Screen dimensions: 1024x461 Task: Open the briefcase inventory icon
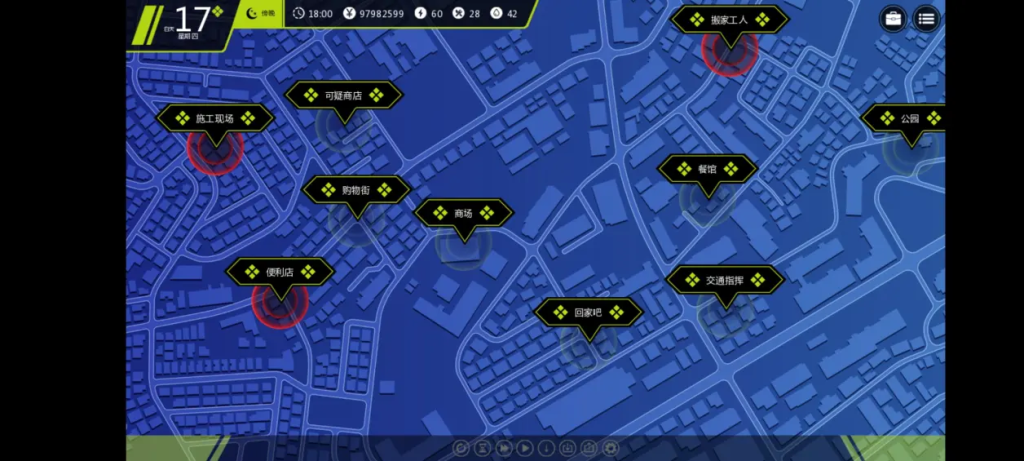[x=893, y=18]
